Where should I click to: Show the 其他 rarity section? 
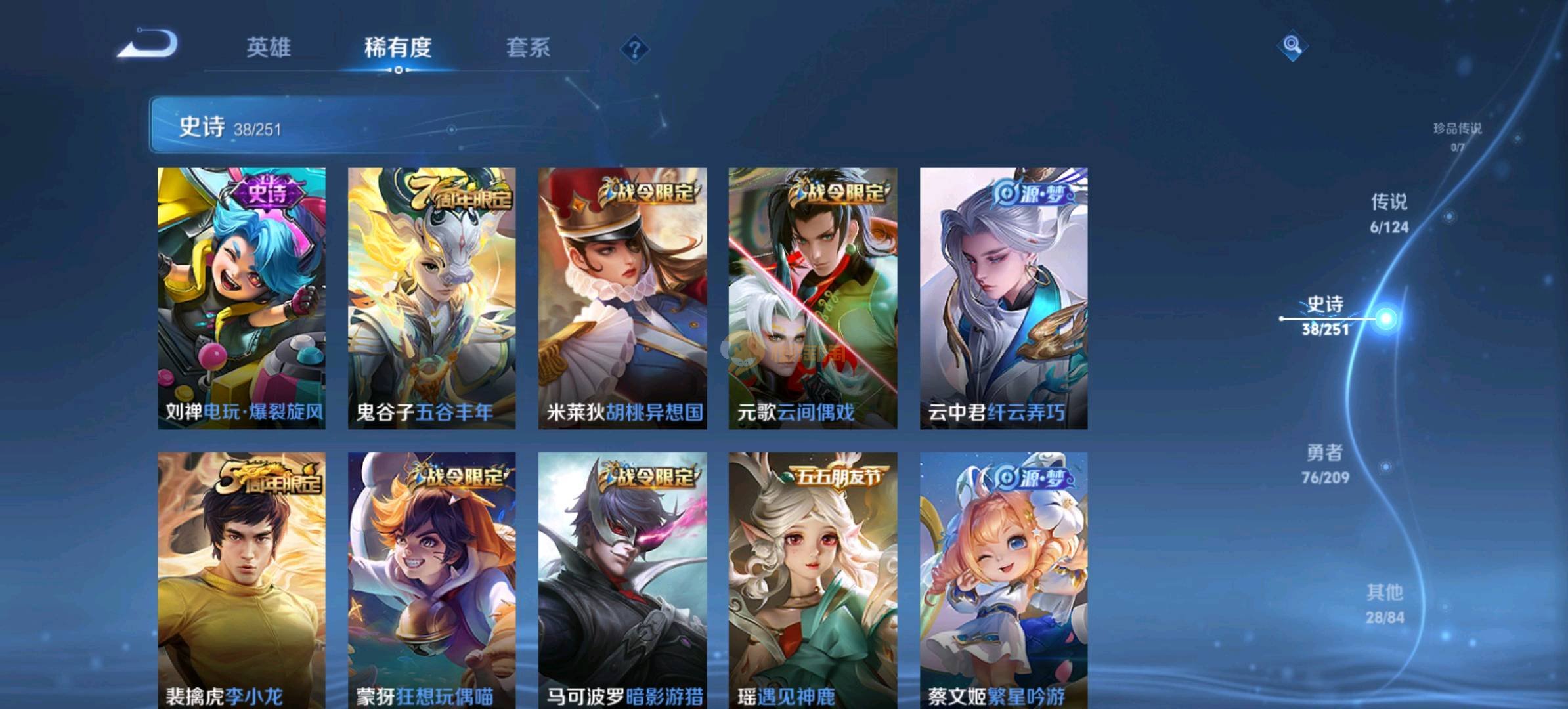(x=1385, y=603)
